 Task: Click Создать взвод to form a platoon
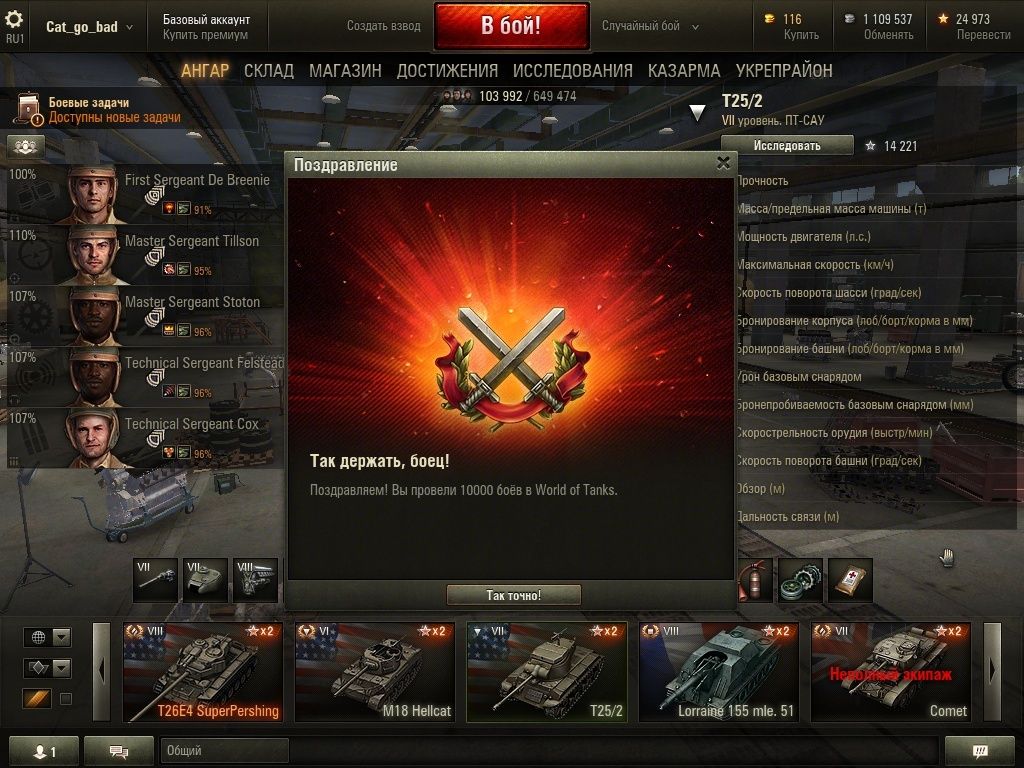(383, 26)
